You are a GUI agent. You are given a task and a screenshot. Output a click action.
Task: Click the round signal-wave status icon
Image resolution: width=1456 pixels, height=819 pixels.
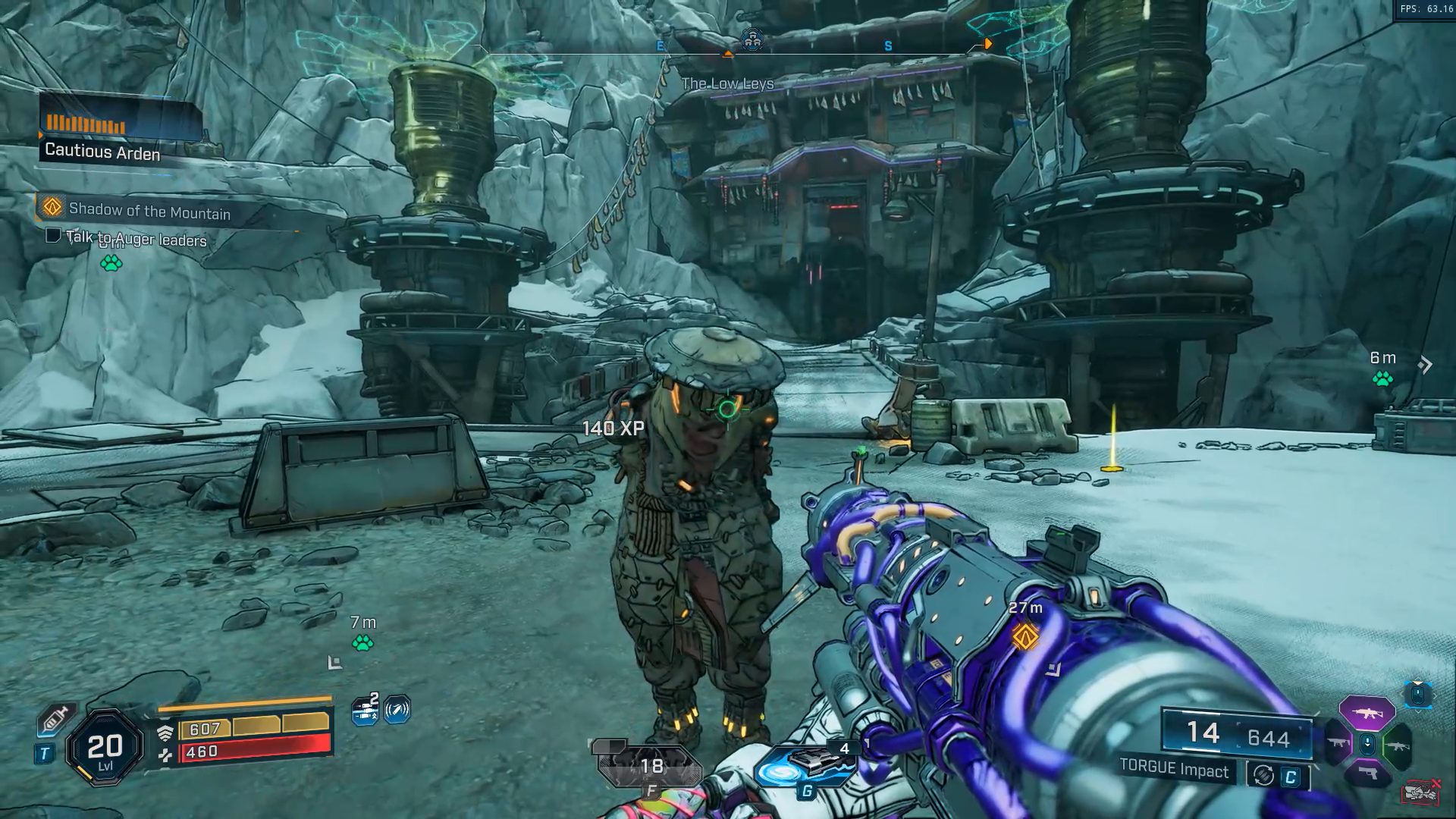coord(397,710)
